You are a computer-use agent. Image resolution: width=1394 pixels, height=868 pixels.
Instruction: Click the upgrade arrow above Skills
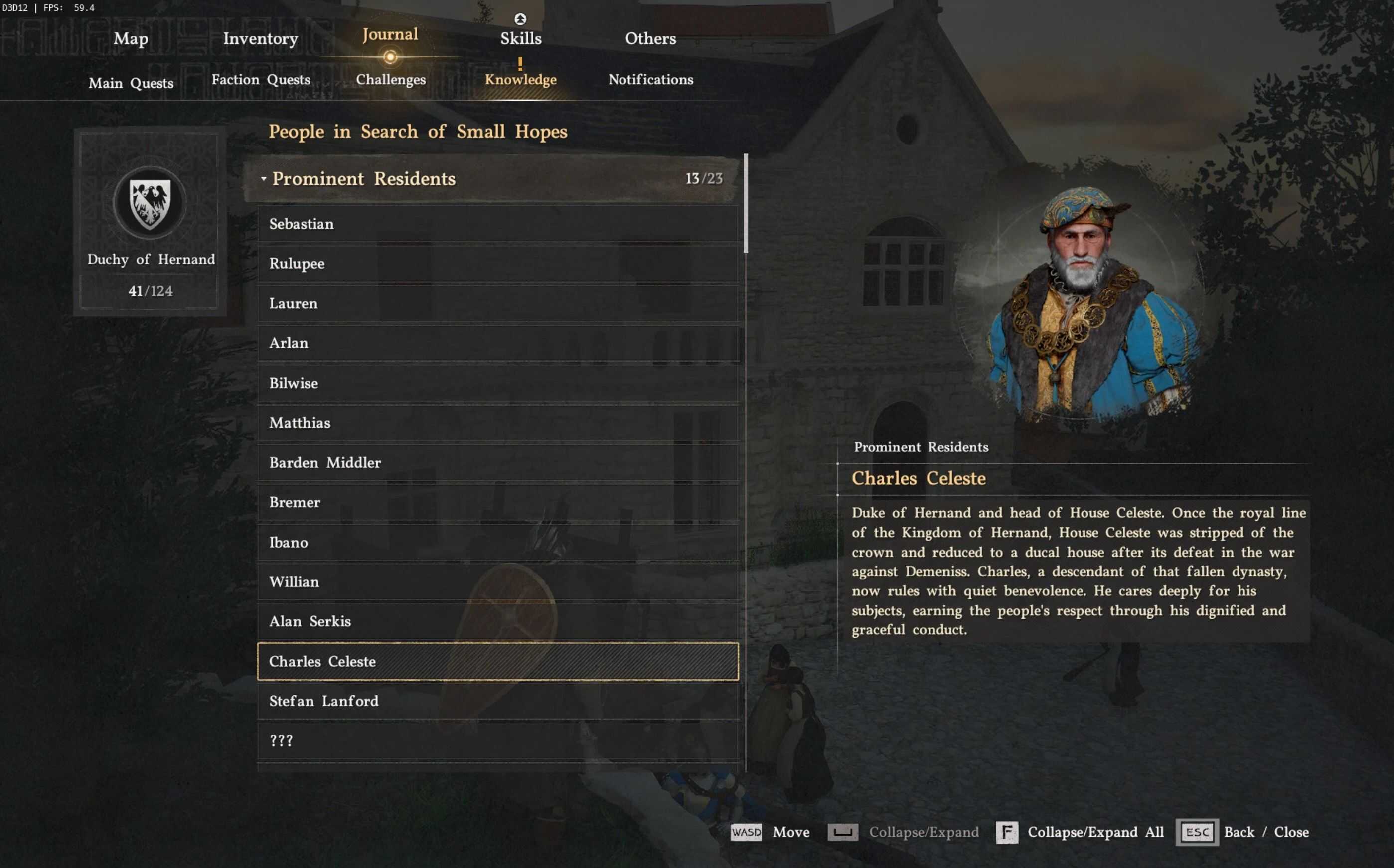pos(520,18)
